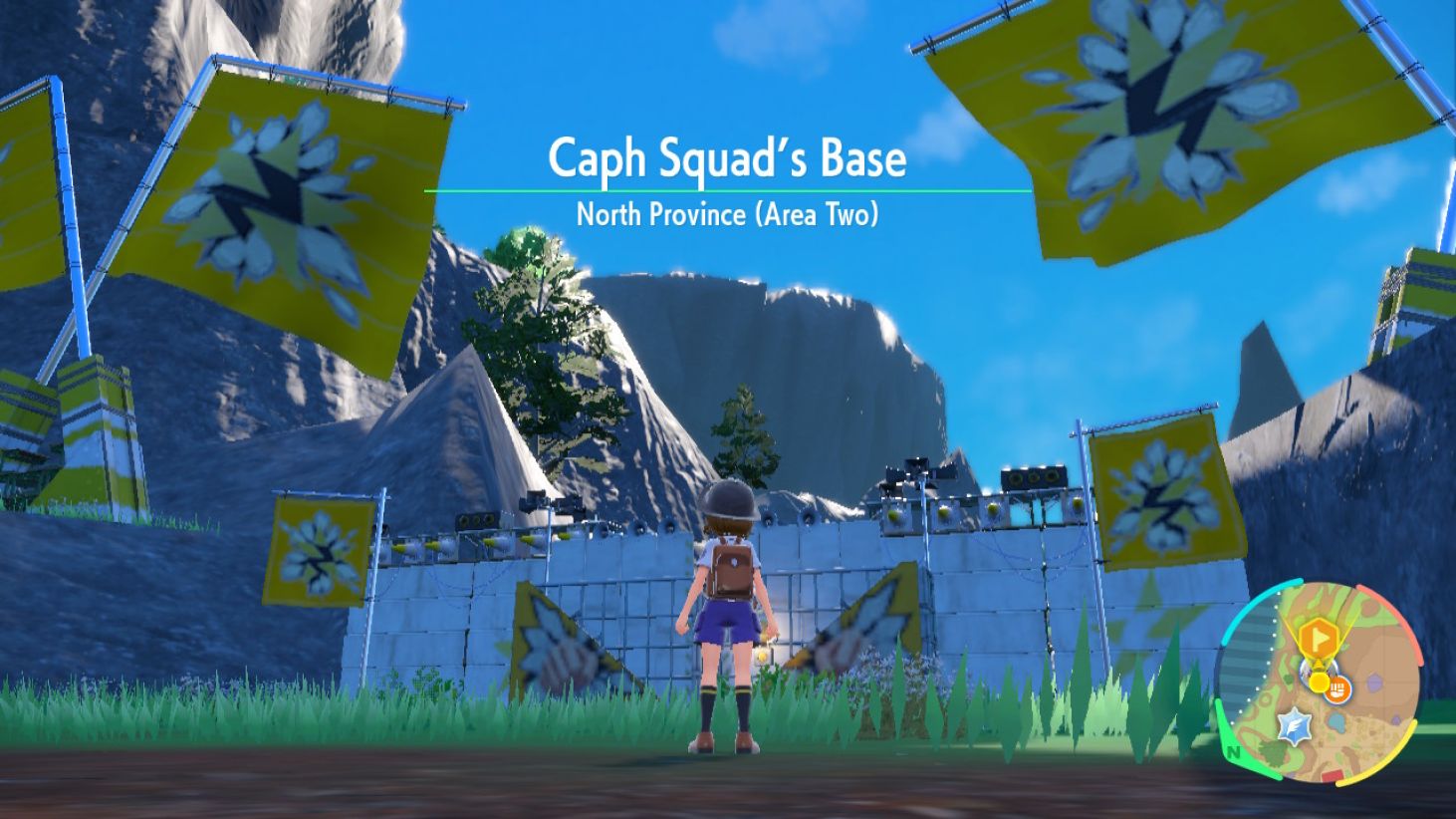Select the player character standing in the grass
Image resolution: width=1456 pixels, height=819 pixels.
(x=728, y=618)
